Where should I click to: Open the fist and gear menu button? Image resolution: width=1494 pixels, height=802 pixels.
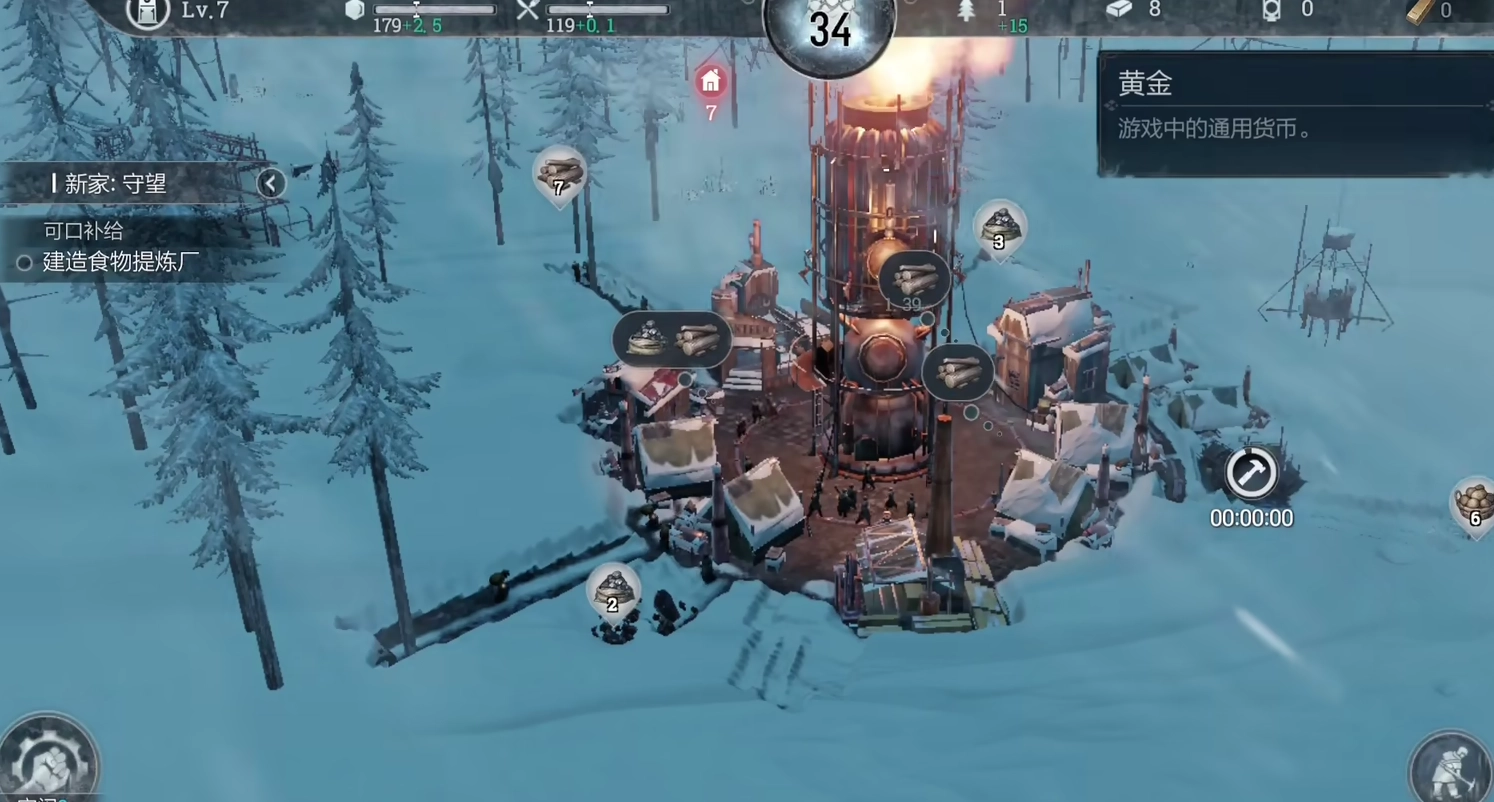48,762
